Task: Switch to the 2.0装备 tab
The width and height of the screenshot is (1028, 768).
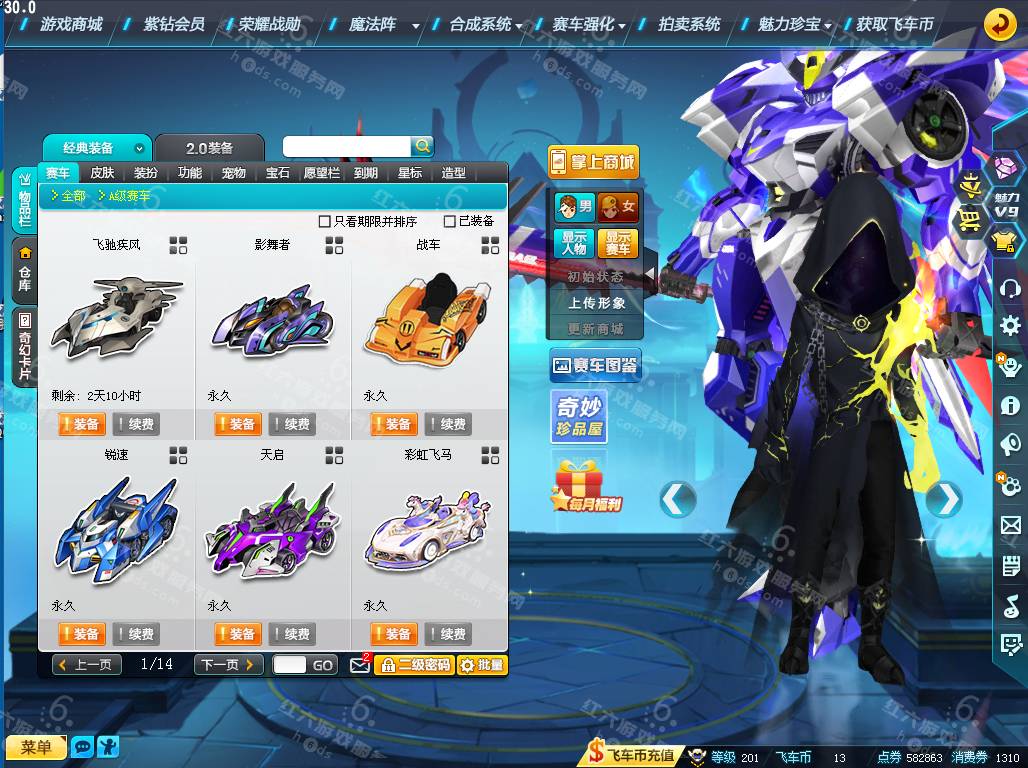Action: pos(209,148)
